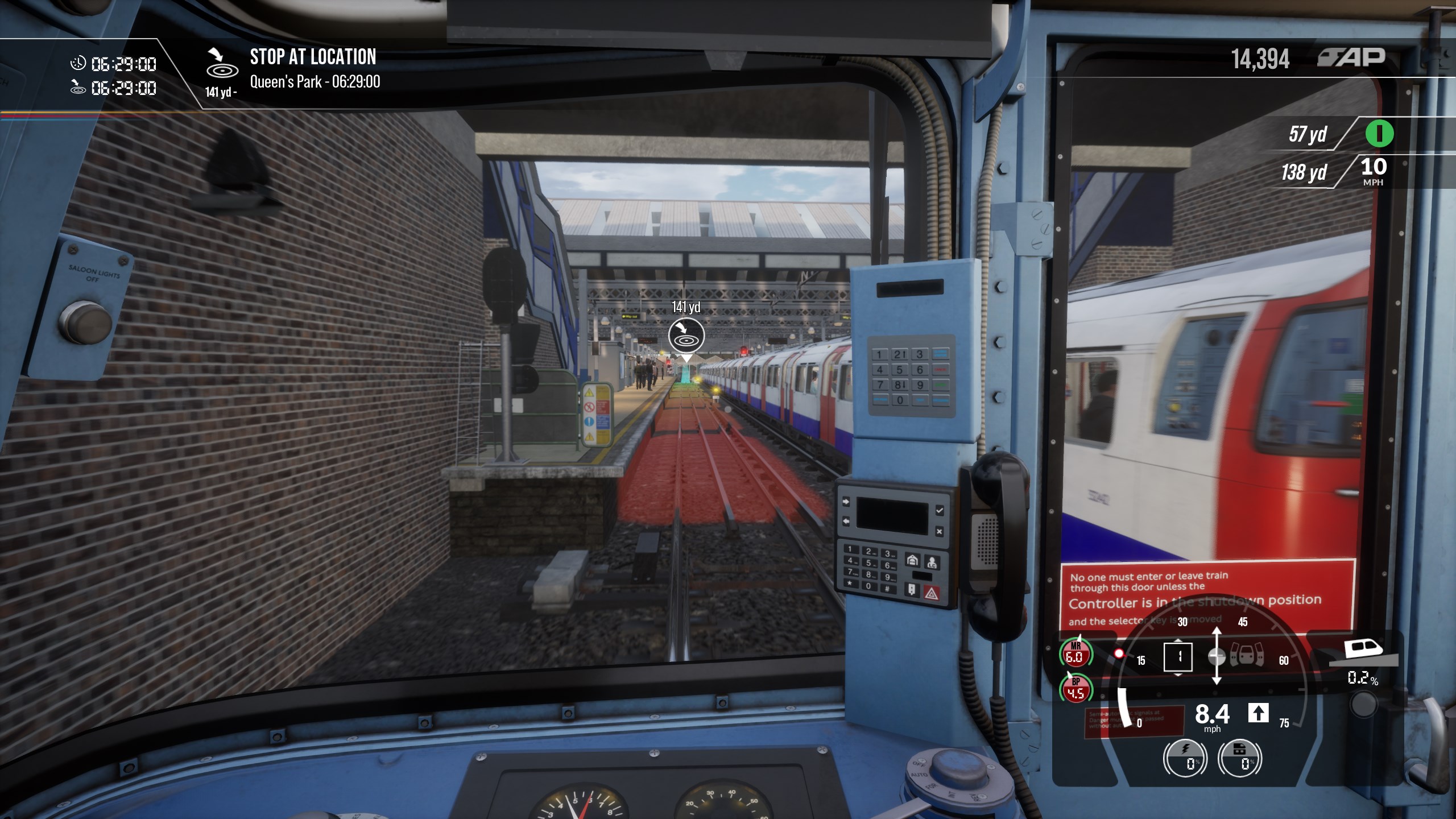Screen dimensions: 1456x819
Task: Select the vertical throttle arrow control
Action: click(x=1216, y=656)
